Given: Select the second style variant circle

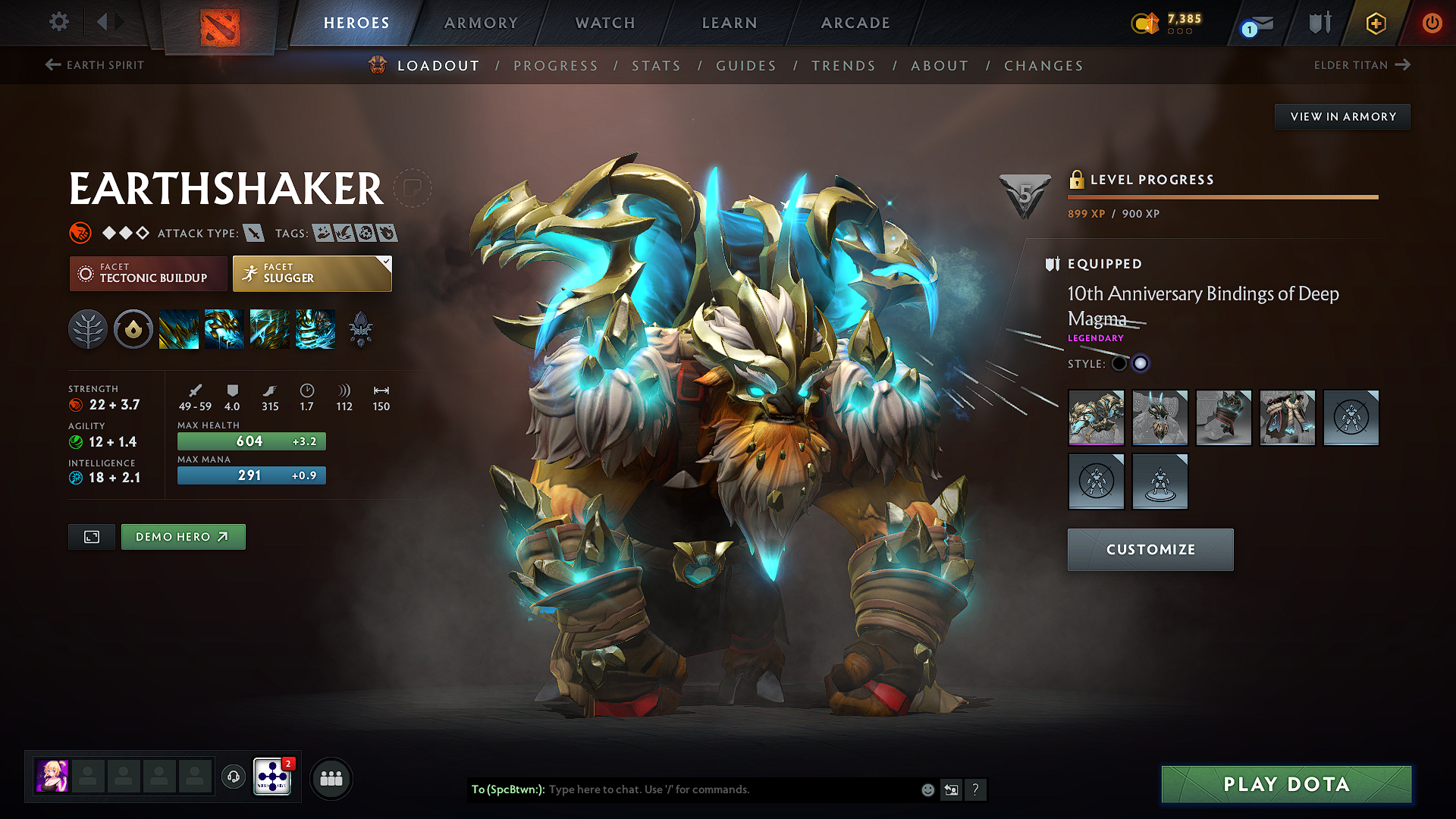Looking at the screenshot, I should pyautogui.click(x=1141, y=363).
